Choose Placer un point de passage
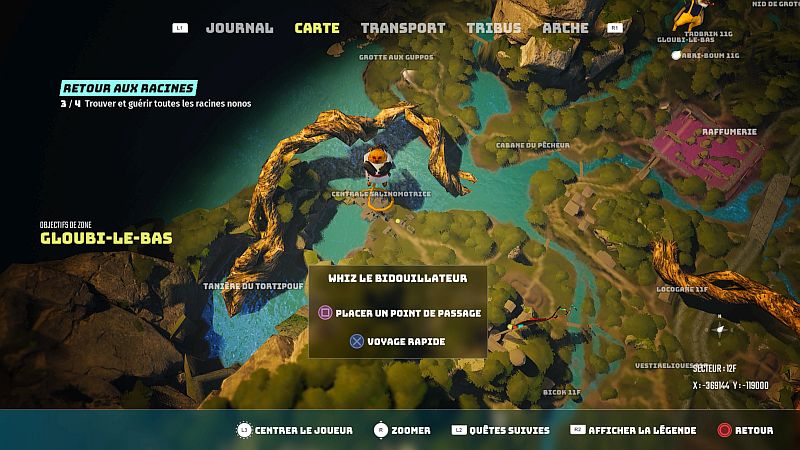This screenshot has width=800, height=450. 400,313
